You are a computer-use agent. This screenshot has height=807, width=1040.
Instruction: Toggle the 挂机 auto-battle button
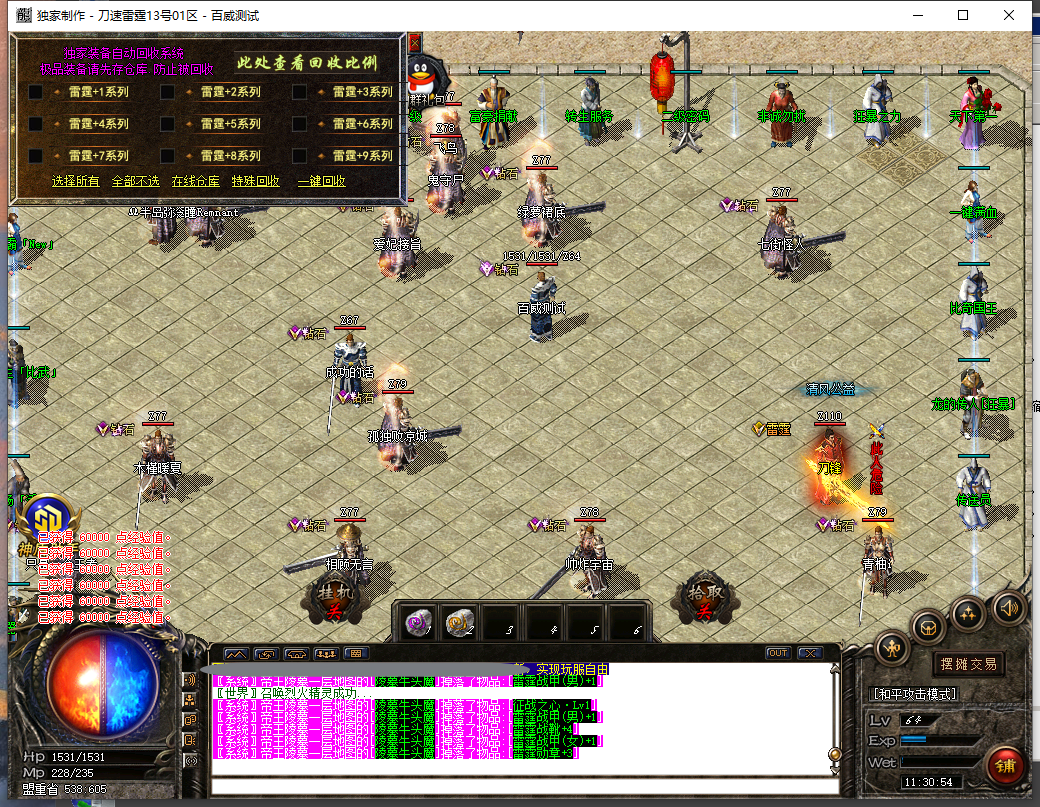330,600
